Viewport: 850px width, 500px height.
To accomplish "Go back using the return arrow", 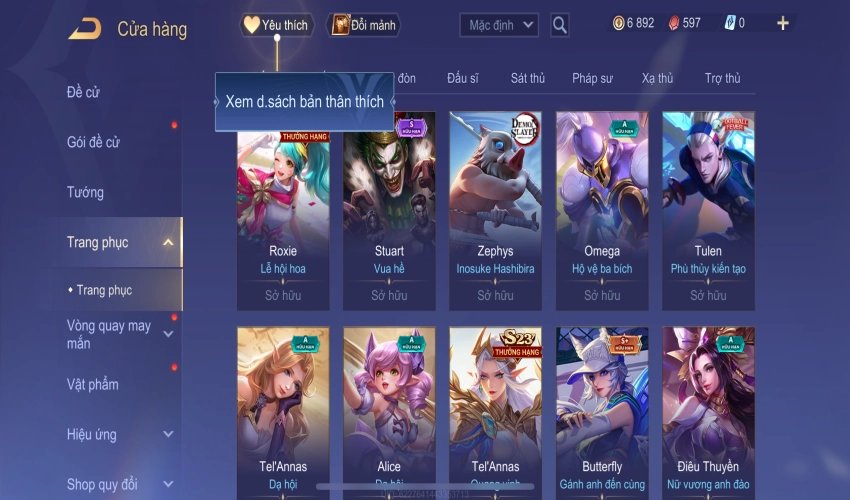I will point(84,28).
